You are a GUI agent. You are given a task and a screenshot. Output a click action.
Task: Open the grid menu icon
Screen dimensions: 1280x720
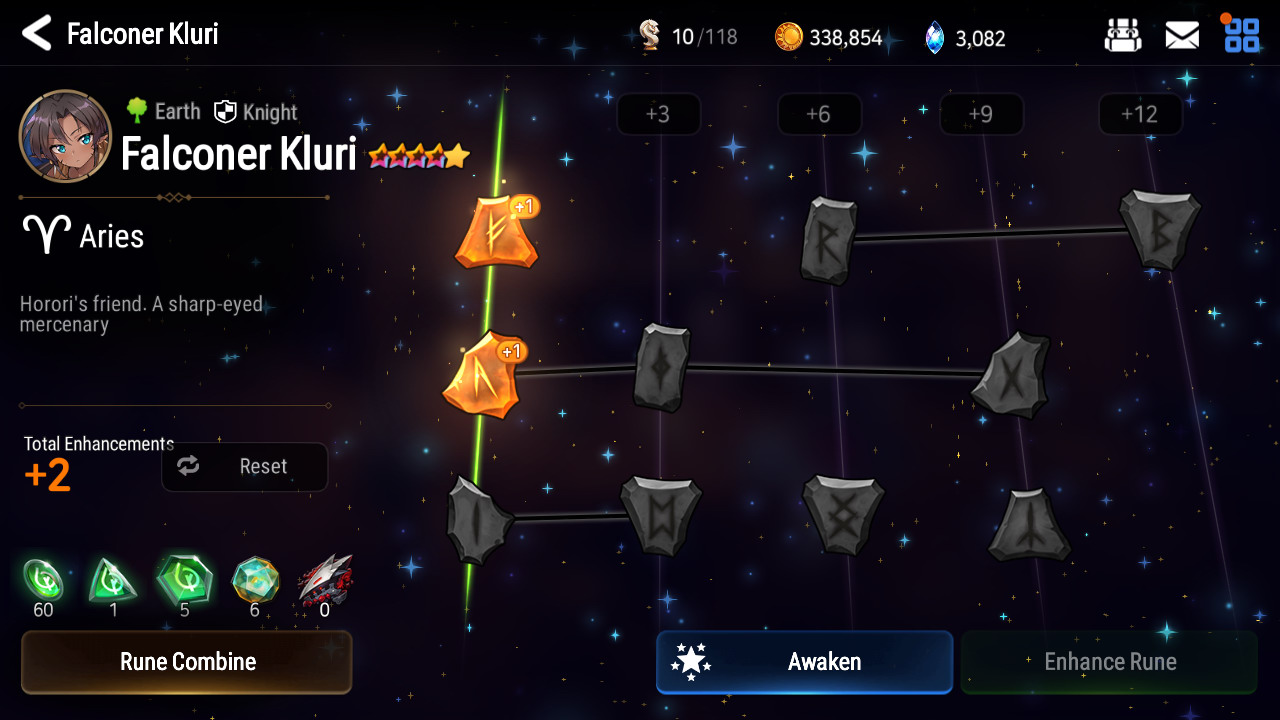[1242, 35]
